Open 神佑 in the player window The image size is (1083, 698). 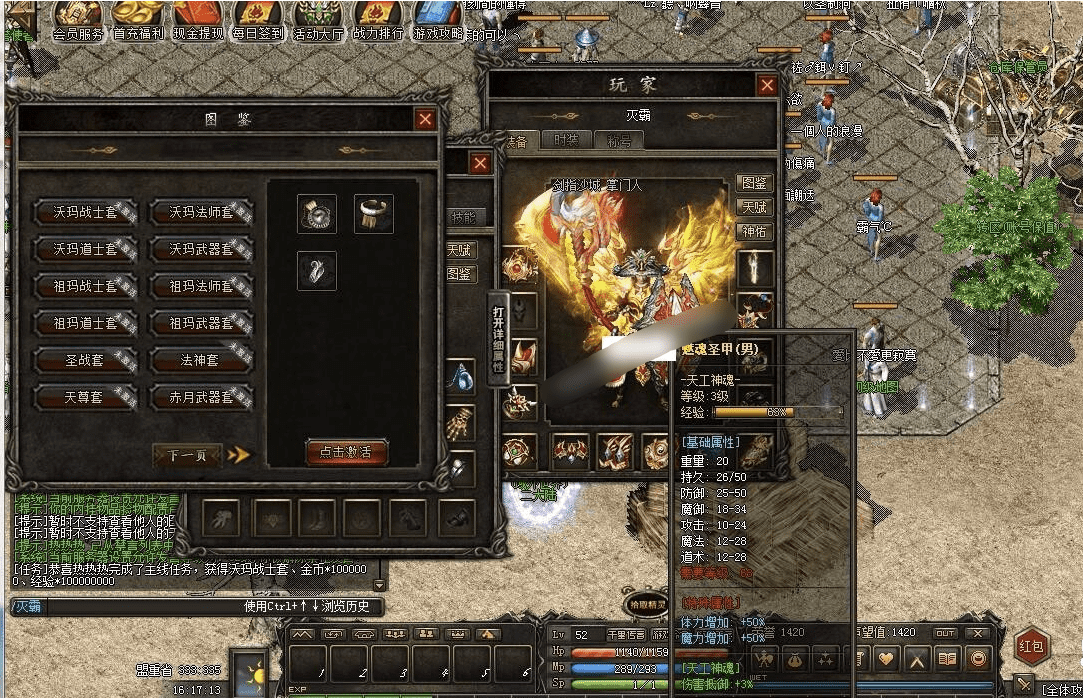point(755,231)
